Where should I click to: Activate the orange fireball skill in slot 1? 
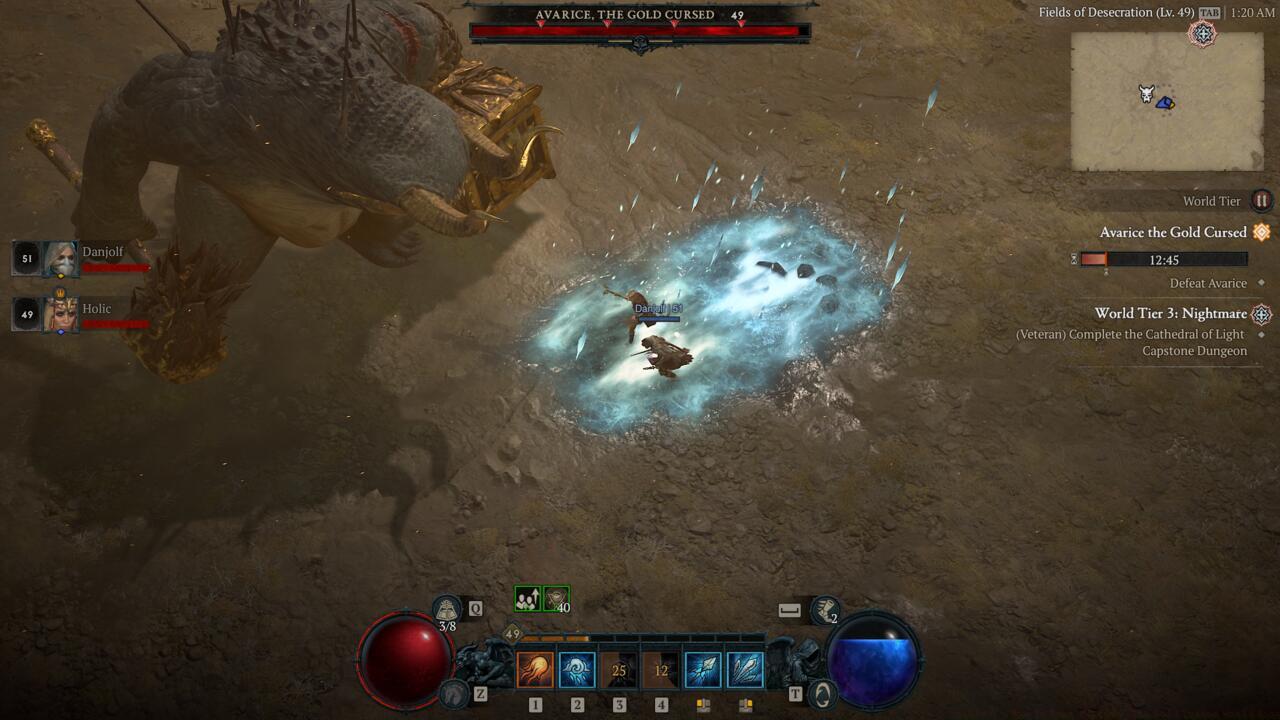535,670
